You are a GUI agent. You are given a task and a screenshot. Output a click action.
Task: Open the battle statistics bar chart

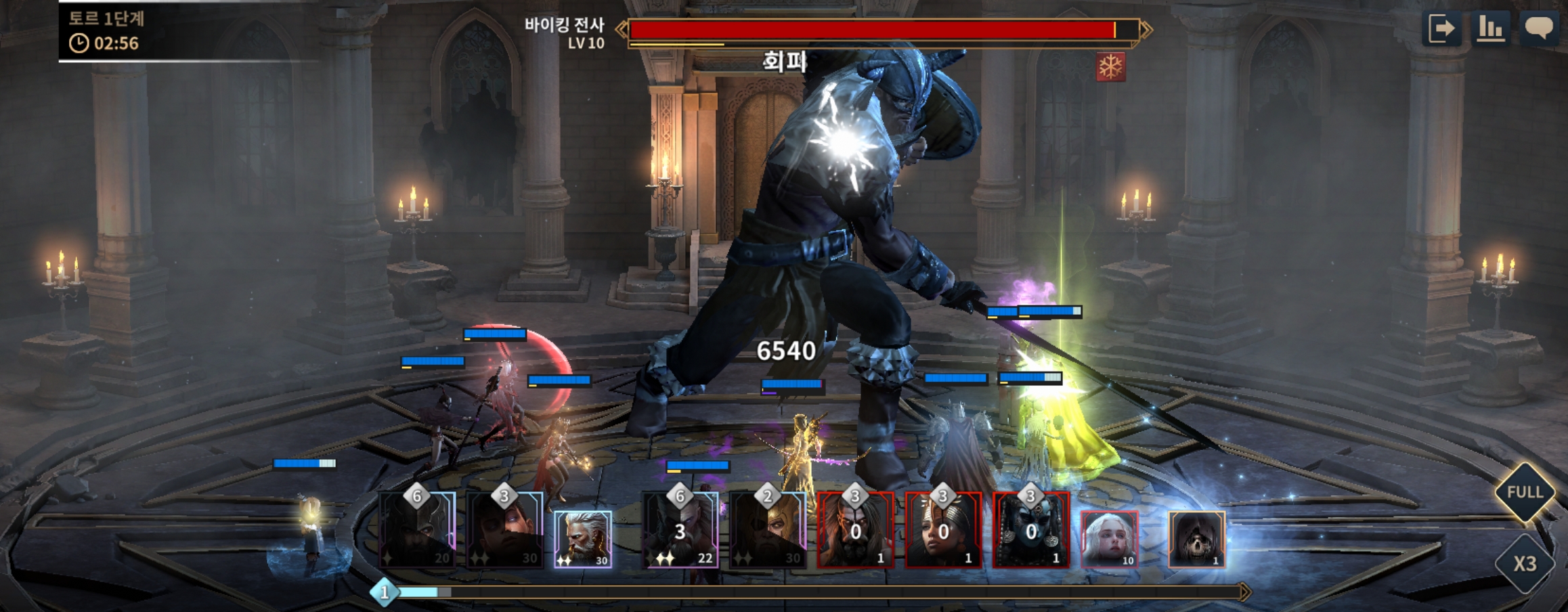1490,28
